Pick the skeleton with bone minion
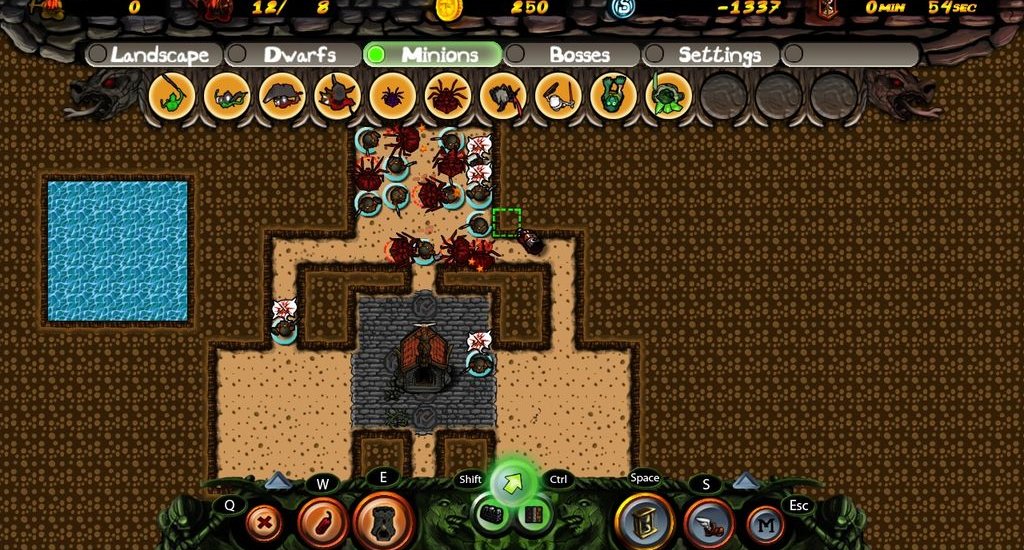The height and width of the screenshot is (550, 1024). pos(557,97)
